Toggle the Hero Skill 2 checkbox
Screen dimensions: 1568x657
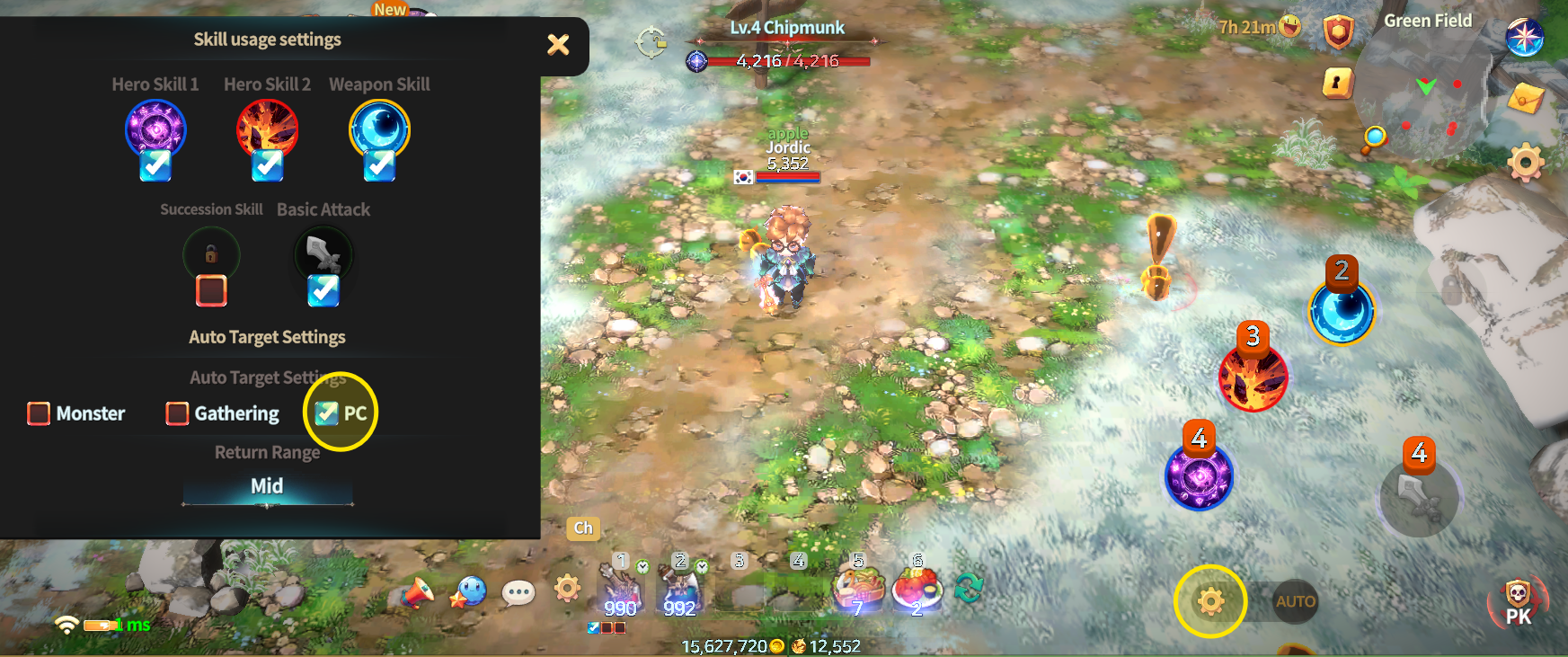coord(267,165)
